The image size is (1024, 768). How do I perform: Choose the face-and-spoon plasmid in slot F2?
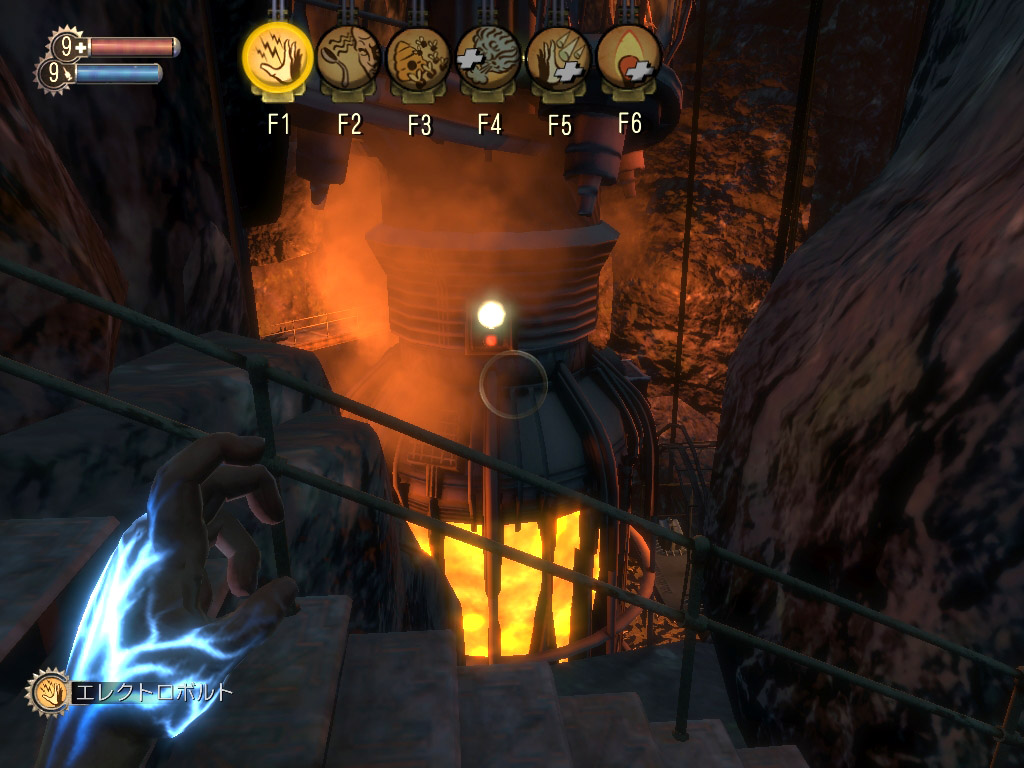(349, 59)
